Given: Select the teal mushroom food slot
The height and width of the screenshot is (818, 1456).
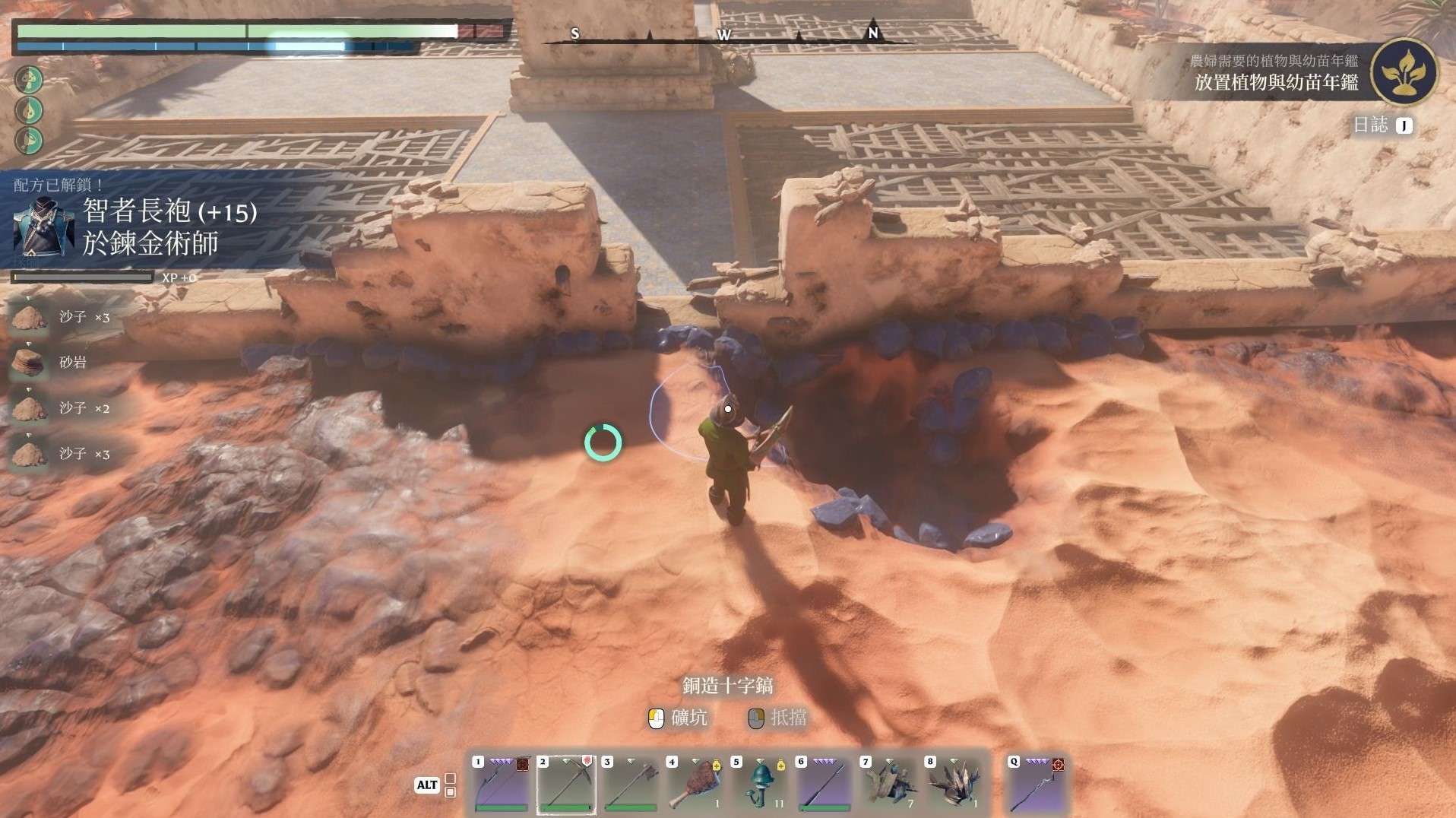Looking at the screenshot, I should [x=759, y=785].
